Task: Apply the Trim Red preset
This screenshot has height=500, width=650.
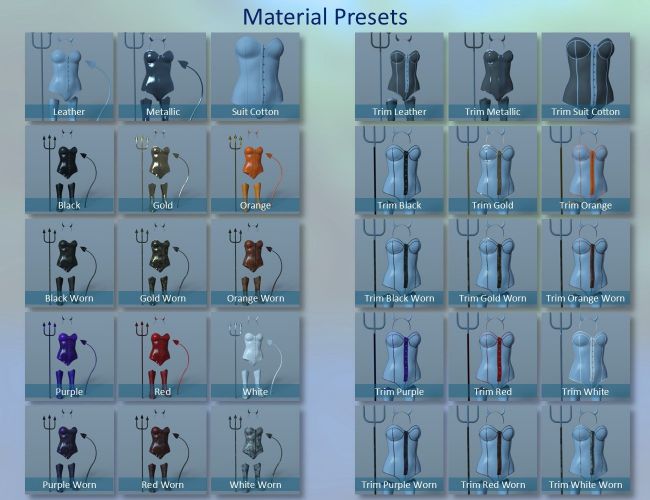Action: click(x=491, y=356)
